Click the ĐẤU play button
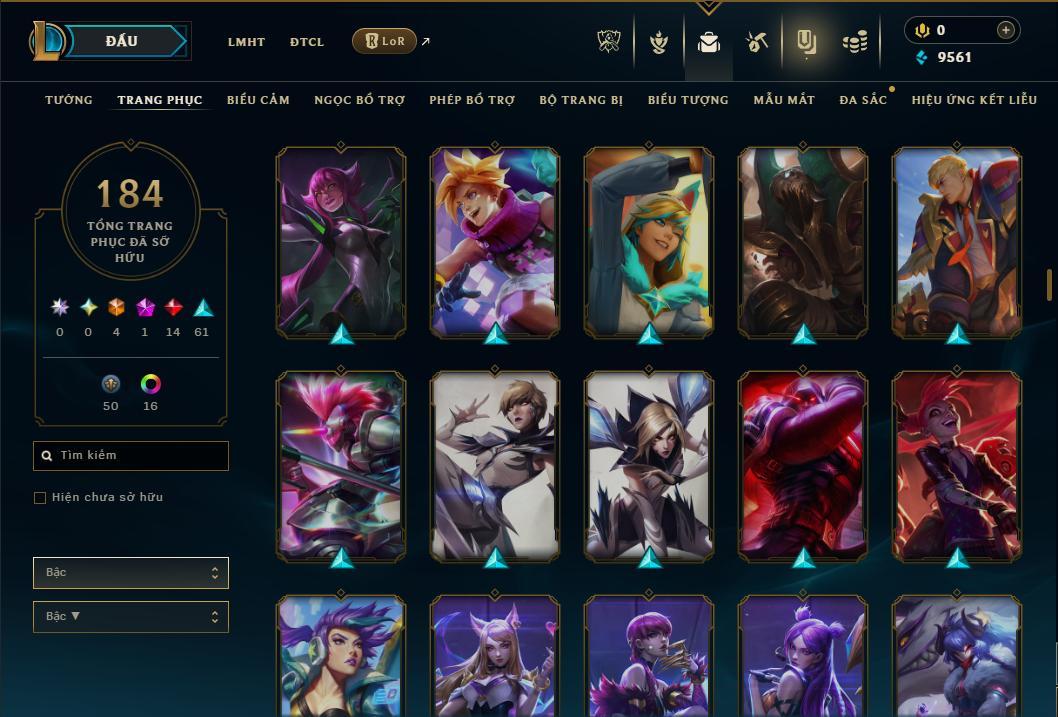Image resolution: width=1058 pixels, height=717 pixels. coord(121,41)
